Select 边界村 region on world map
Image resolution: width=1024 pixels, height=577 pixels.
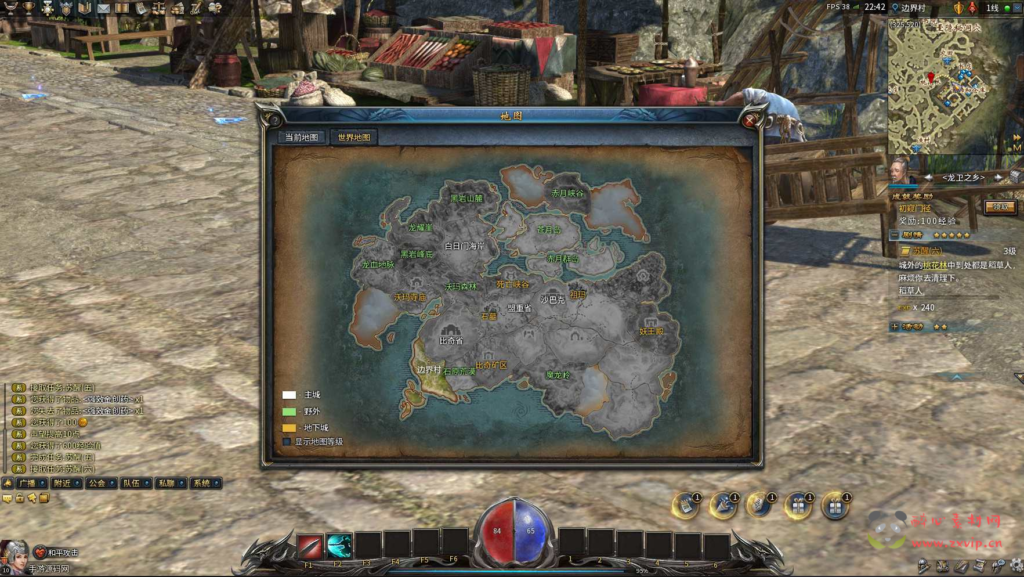coord(429,369)
